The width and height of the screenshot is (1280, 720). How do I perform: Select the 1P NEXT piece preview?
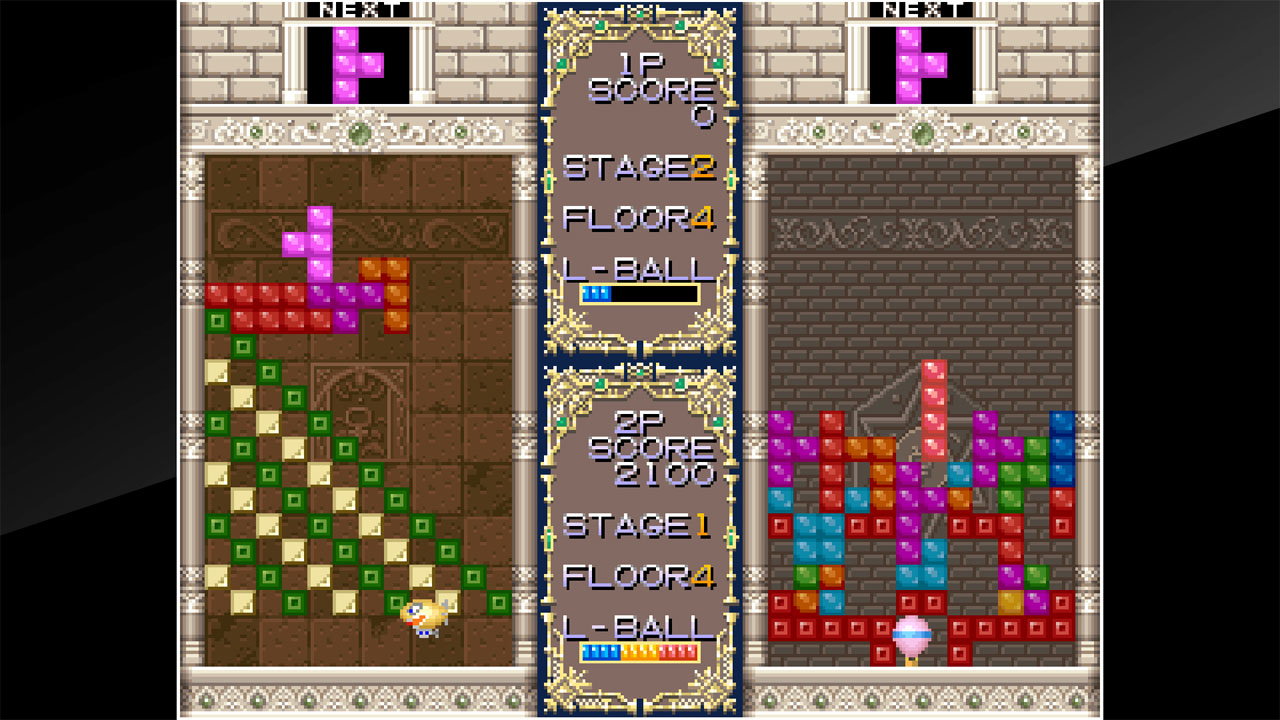point(357,60)
